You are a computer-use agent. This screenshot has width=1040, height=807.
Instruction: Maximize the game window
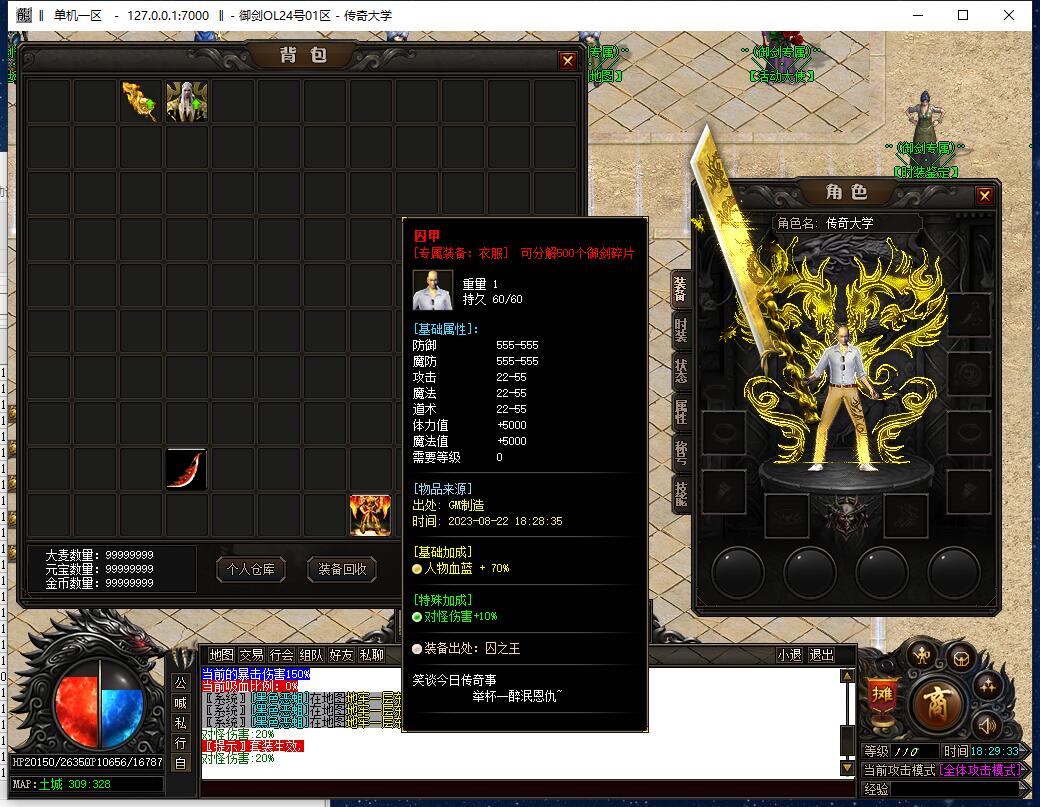tap(963, 15)
